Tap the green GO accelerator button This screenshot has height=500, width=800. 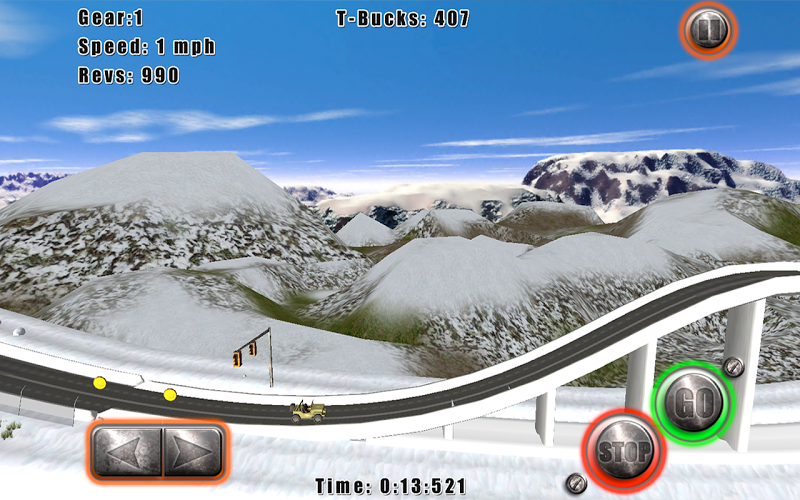click(x=692, y=404)
